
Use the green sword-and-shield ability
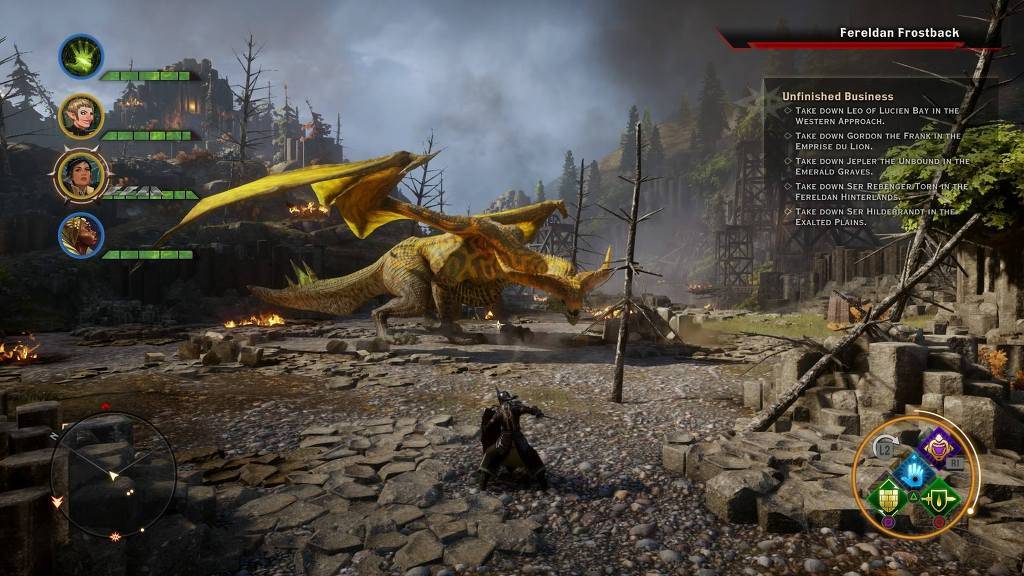coord(937,495)
